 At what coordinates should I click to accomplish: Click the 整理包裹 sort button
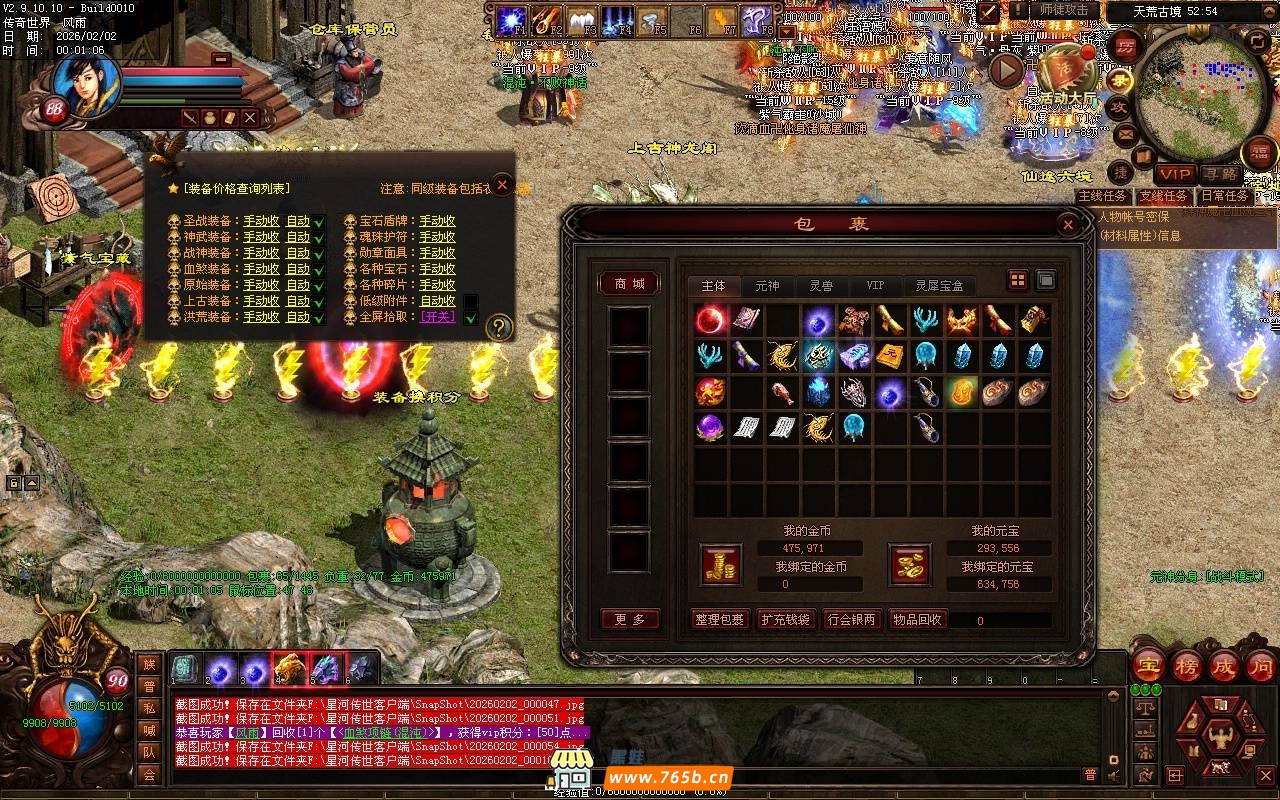[x=719, y=620]
